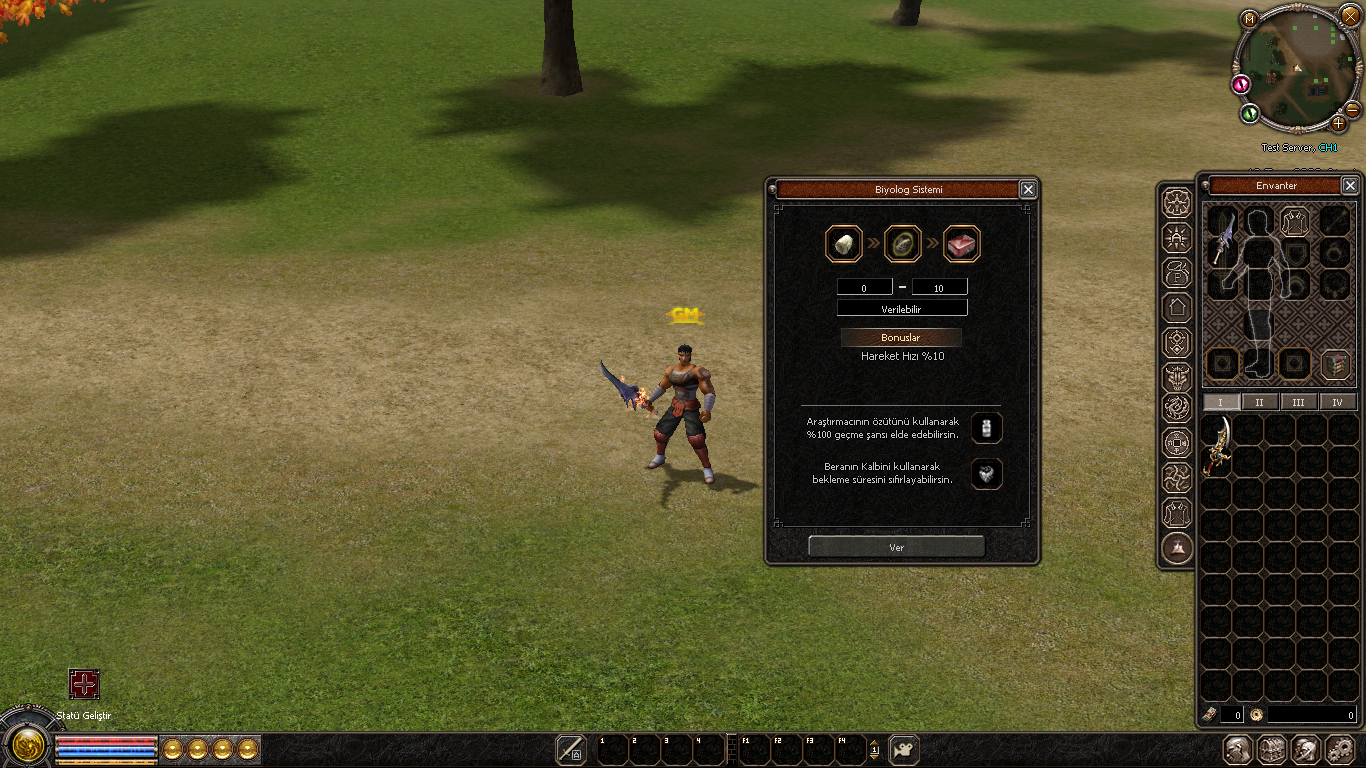Select the equipped polearm weapon slot

coord(1223,240)
